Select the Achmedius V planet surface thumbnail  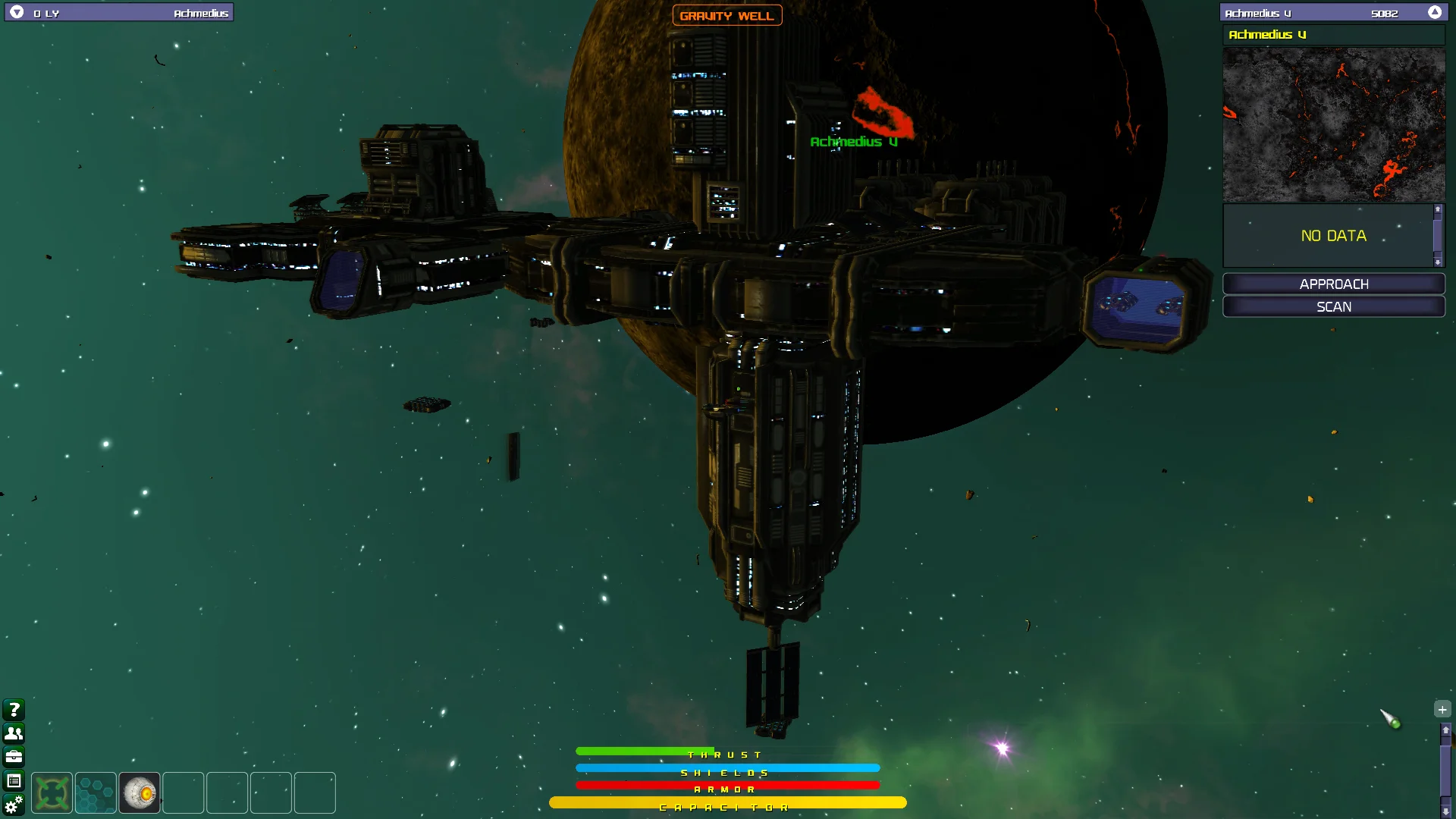tap(1333, 125)
